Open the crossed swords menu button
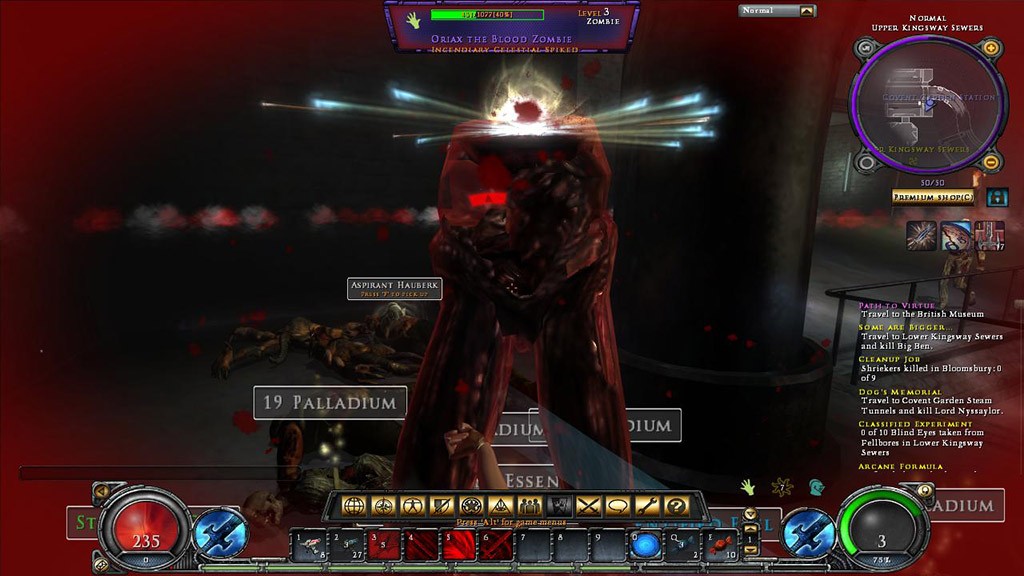Image resolution: width=1024 pixels, height=576 pixels. coord(587,506)
